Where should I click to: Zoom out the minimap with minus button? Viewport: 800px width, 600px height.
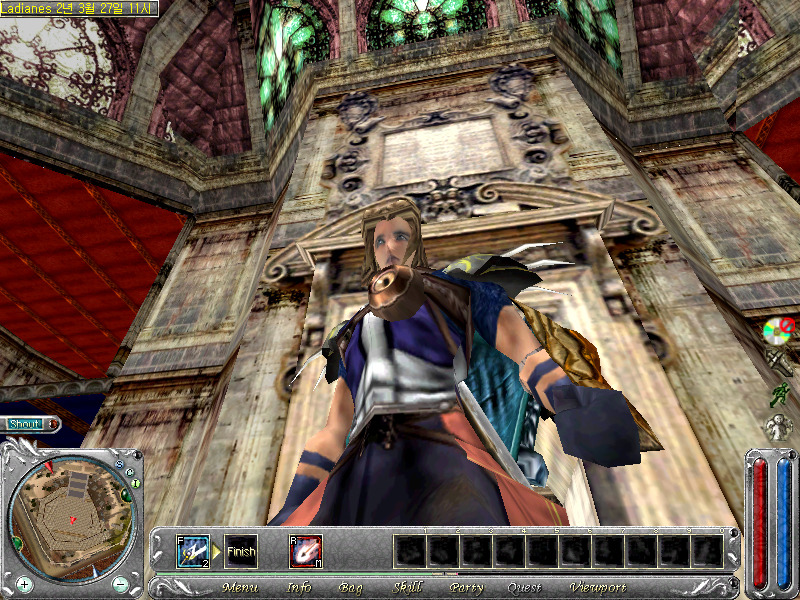click(120, 583)
